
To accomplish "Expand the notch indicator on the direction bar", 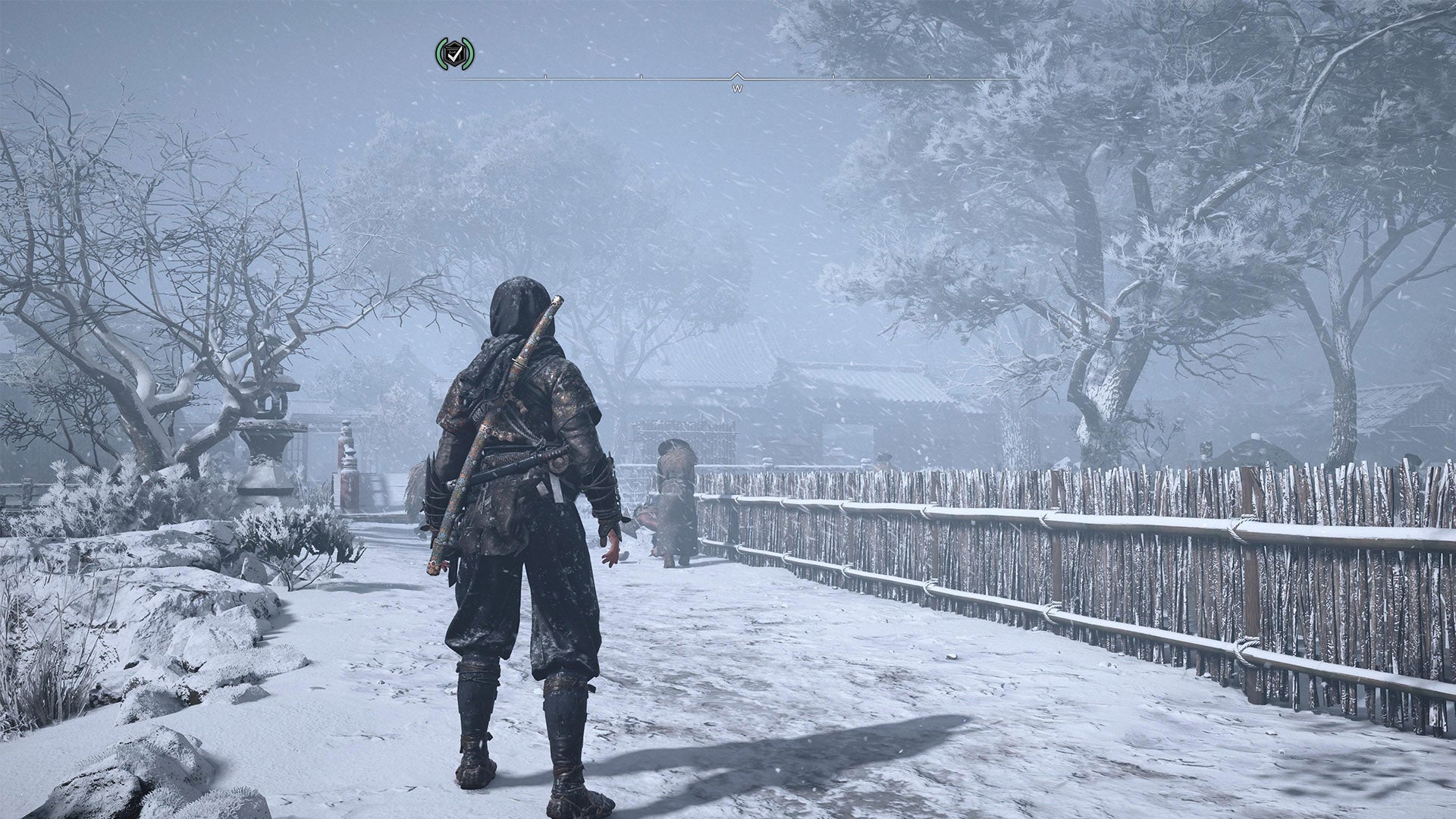I will (x=737, y=75).
